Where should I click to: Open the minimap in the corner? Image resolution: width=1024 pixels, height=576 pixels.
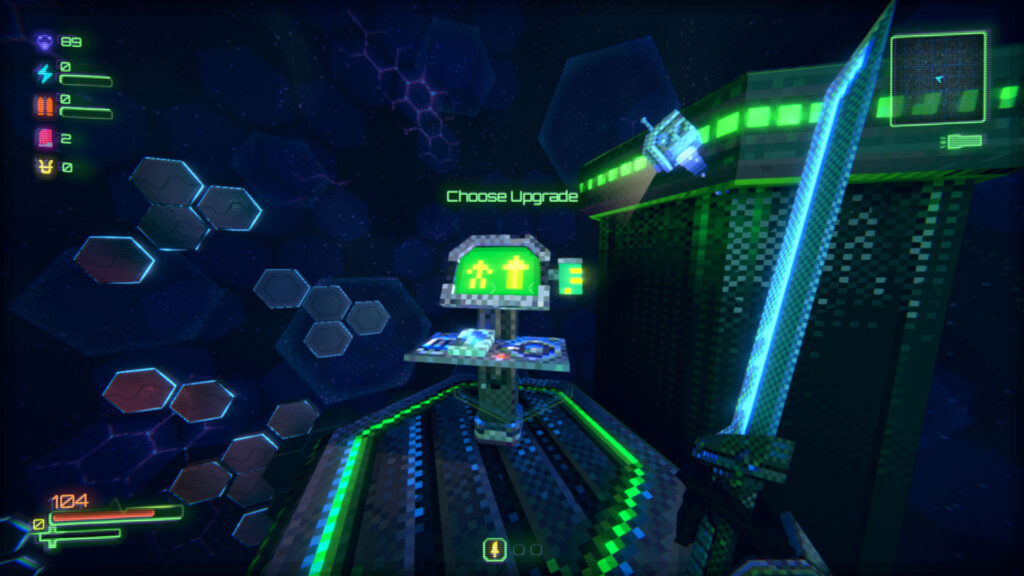pyautogui.click(x=938, y=79)
